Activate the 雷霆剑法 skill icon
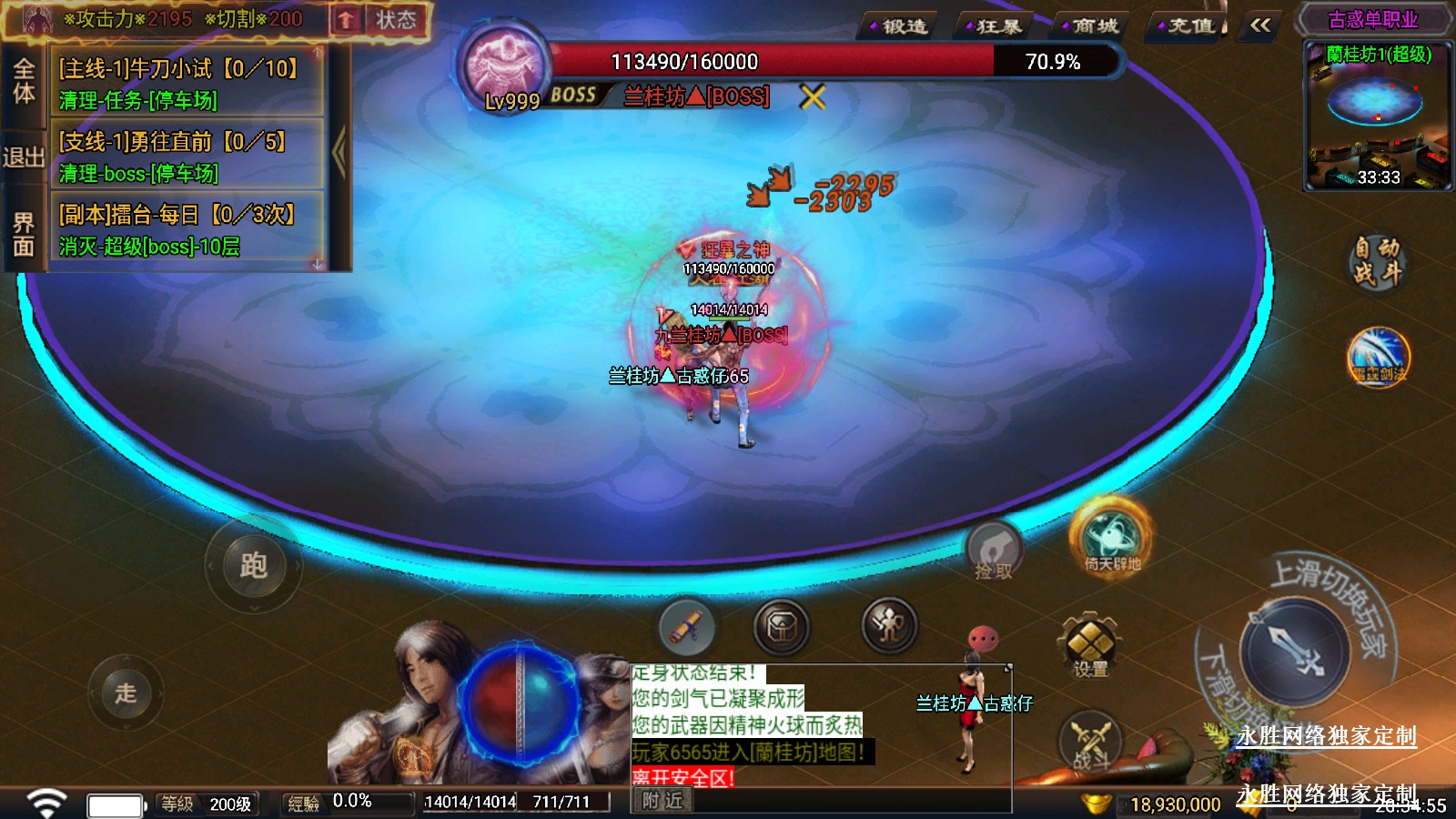This screenshot has width=1456, height=819. pyautogui.click(x=1379, y=356)
